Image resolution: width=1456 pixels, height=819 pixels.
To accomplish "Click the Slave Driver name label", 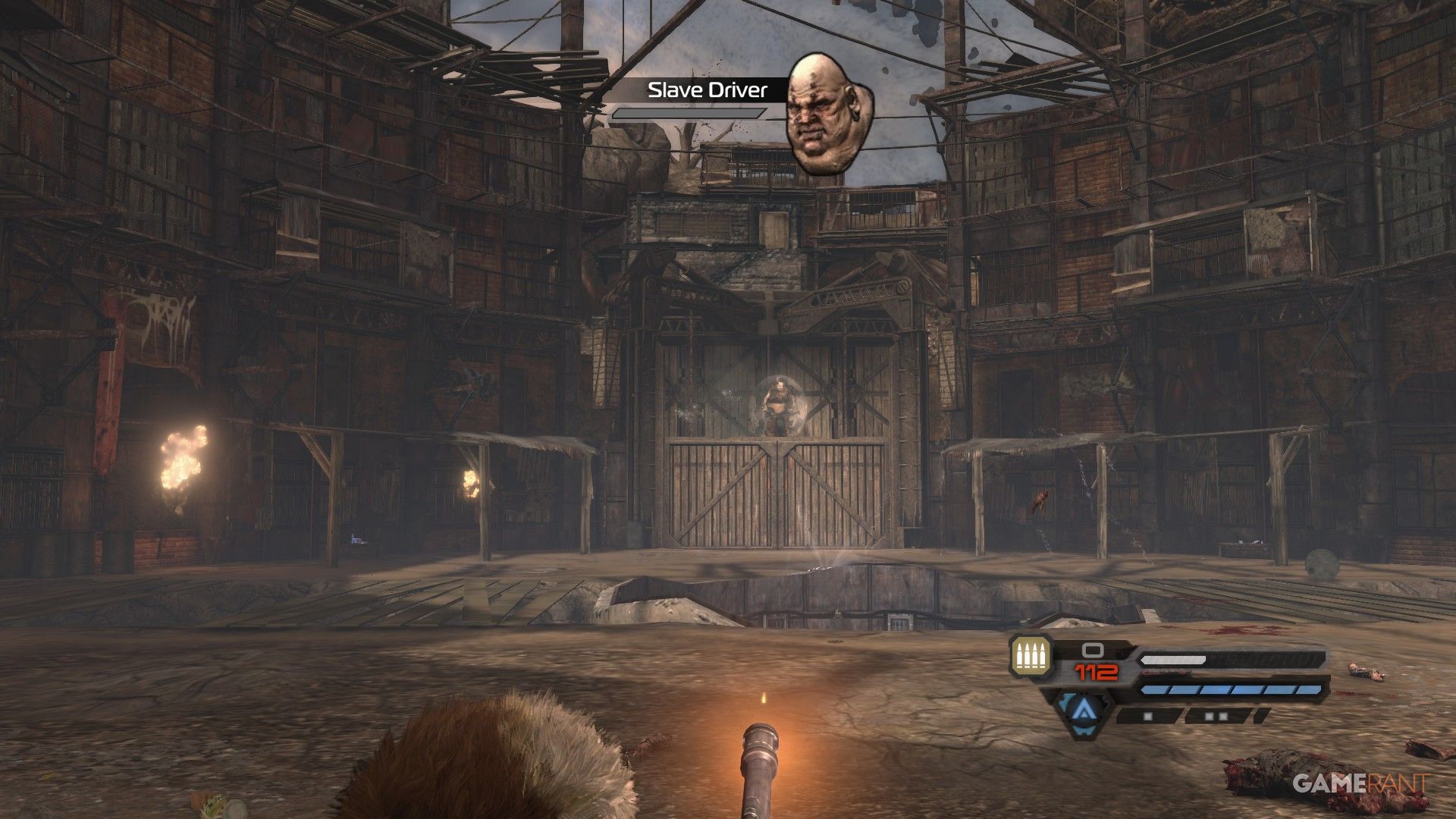I will tap(707, 91).
